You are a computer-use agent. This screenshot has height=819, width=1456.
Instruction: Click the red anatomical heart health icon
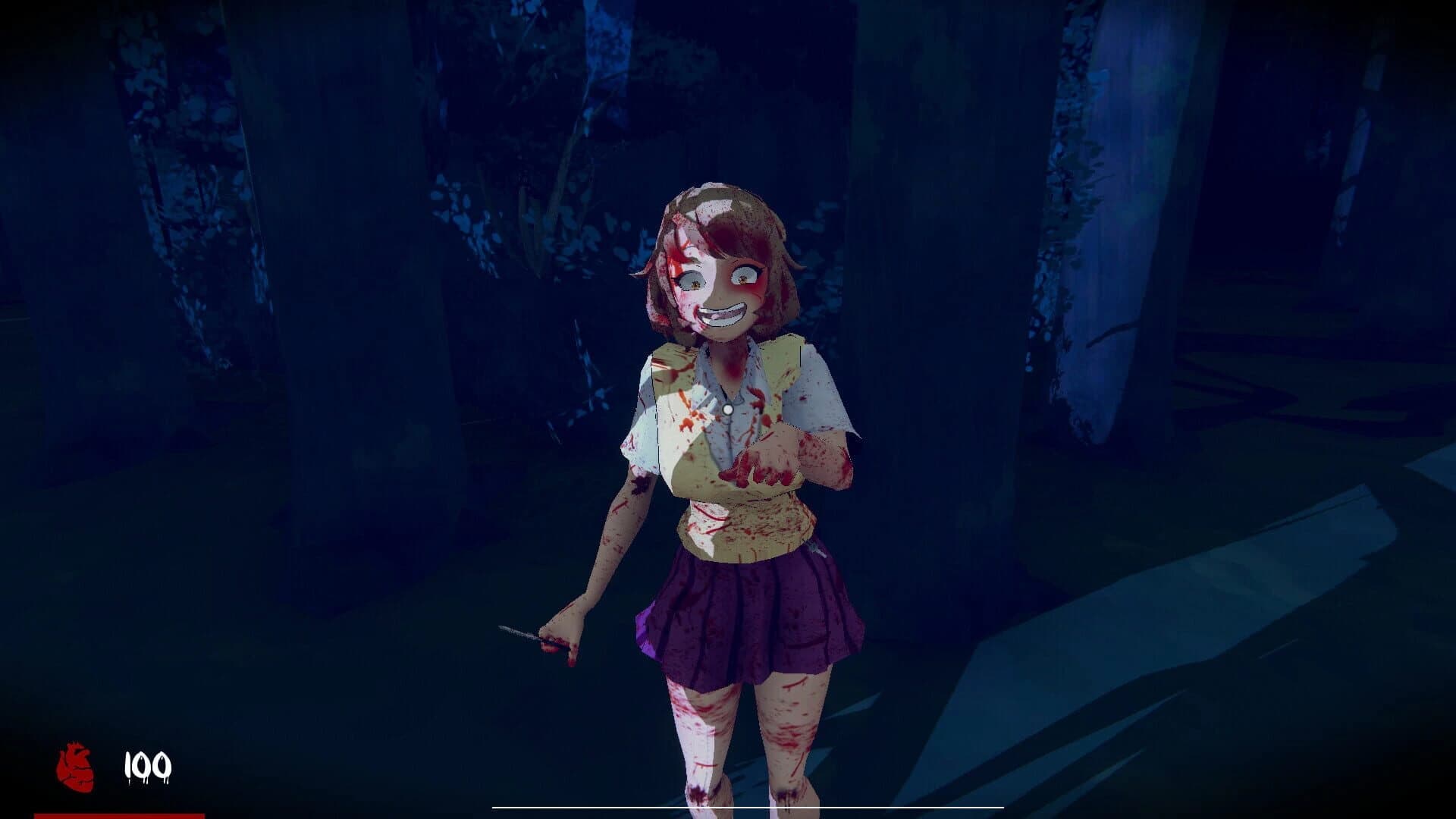pos(74,766)
